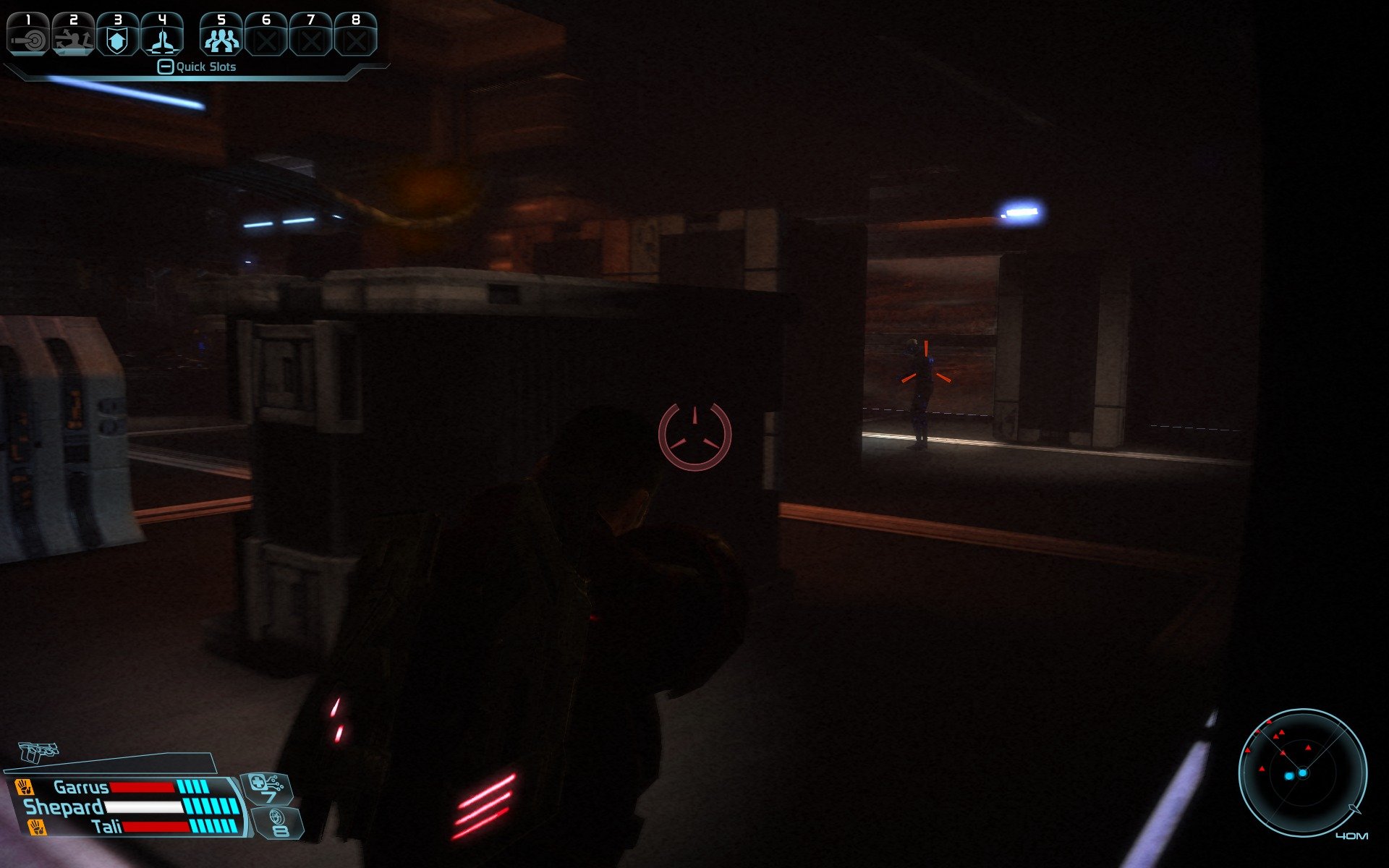Screen dimensions: 1389x868
Task: Click Garrus's orange hand status icon
Action: coord(25,787)
